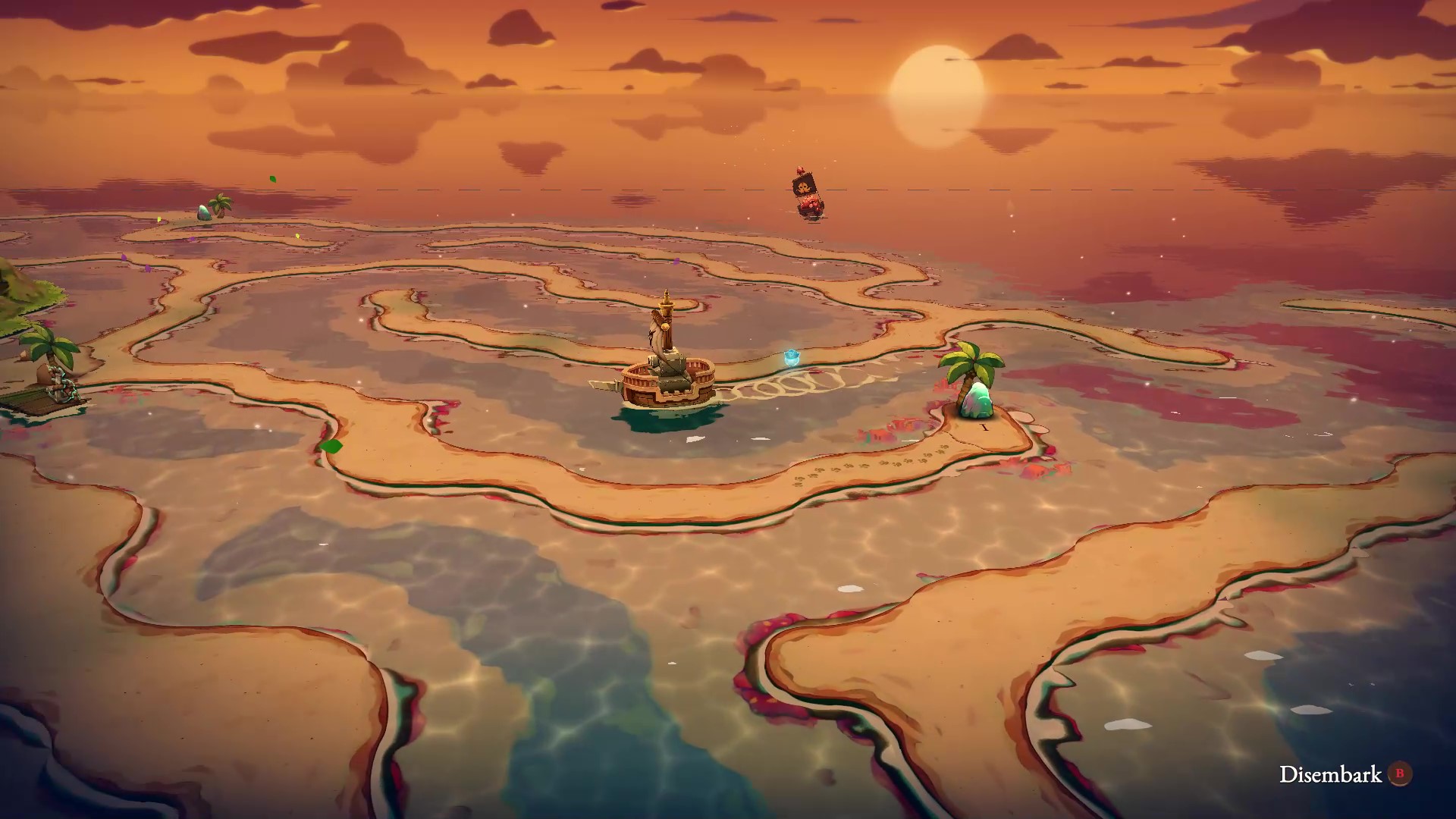Click the green leaf floating near the top left
This screenshot has width=1456, height=819.
(x=273, y=180)
